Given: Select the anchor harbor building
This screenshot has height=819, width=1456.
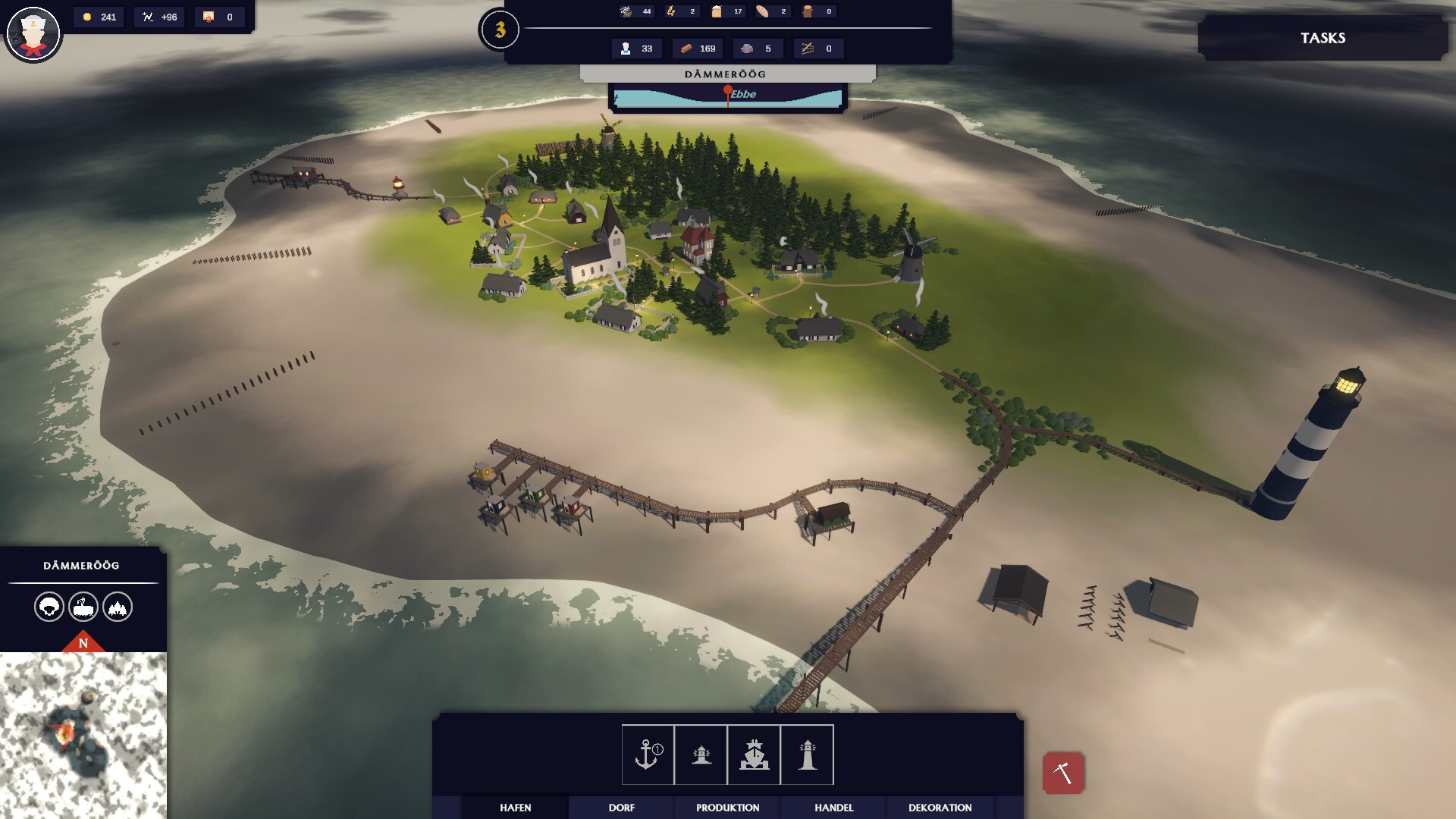Looking at the screenshot, I should [648, 755].
